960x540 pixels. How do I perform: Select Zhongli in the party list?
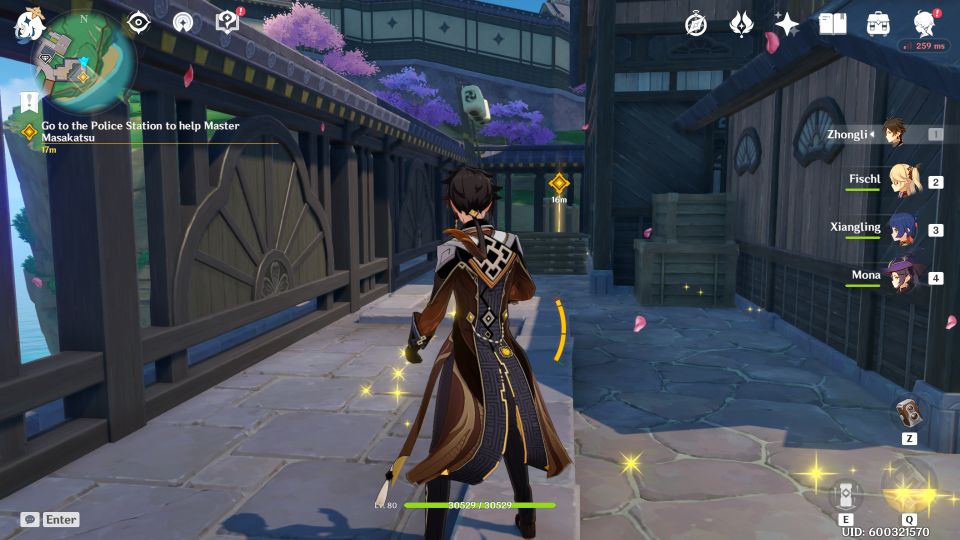(x=894, y=133)
